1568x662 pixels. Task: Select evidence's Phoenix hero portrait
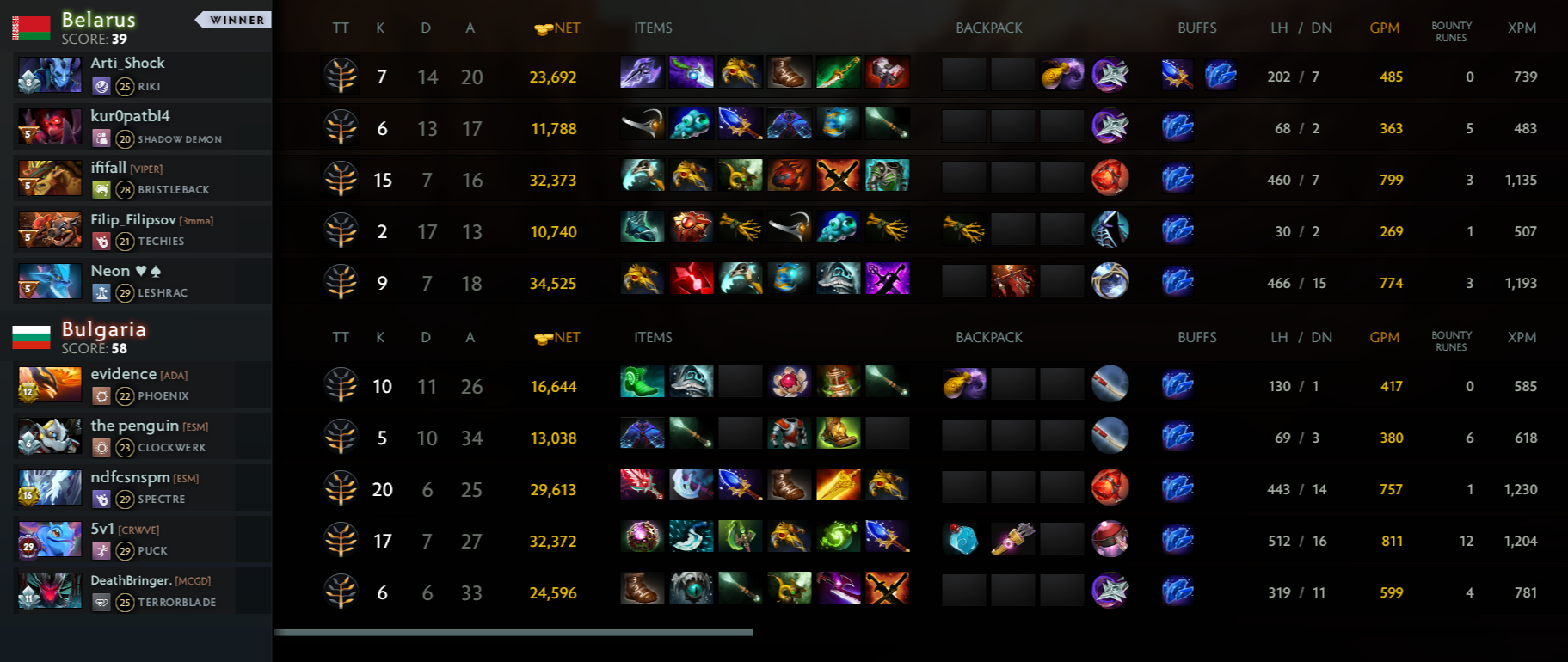(50, 385)
